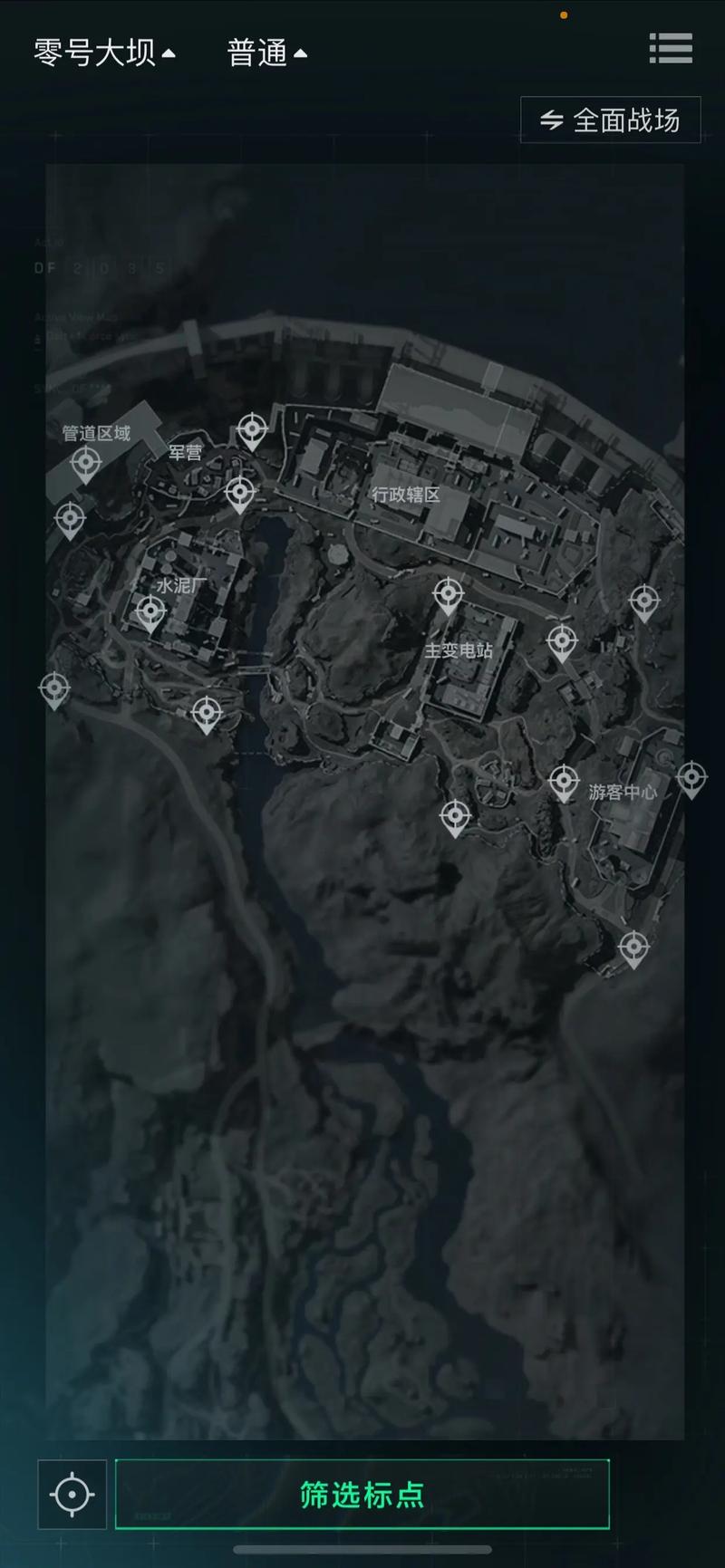725x1568 pixels.
Task: Open the list menu icon
Action: click(671, 49)
